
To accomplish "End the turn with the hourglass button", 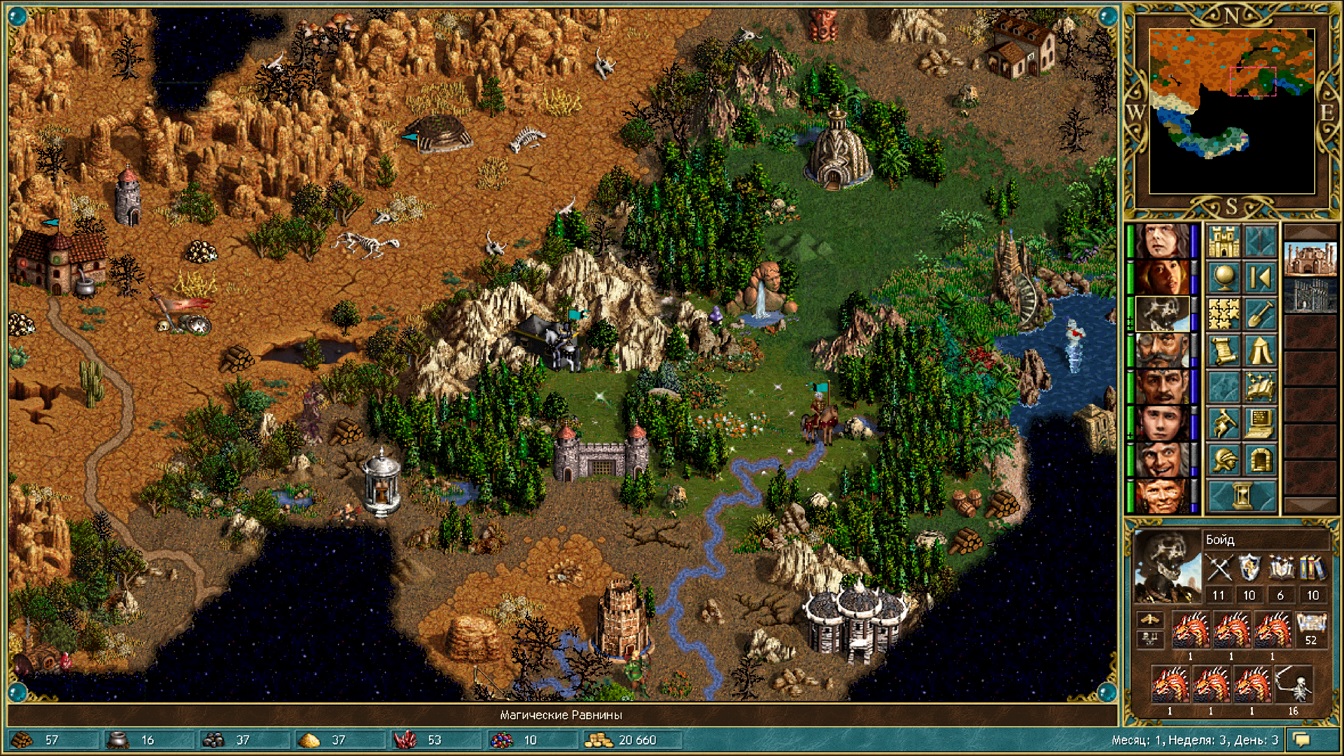I will coord(1241,496).
